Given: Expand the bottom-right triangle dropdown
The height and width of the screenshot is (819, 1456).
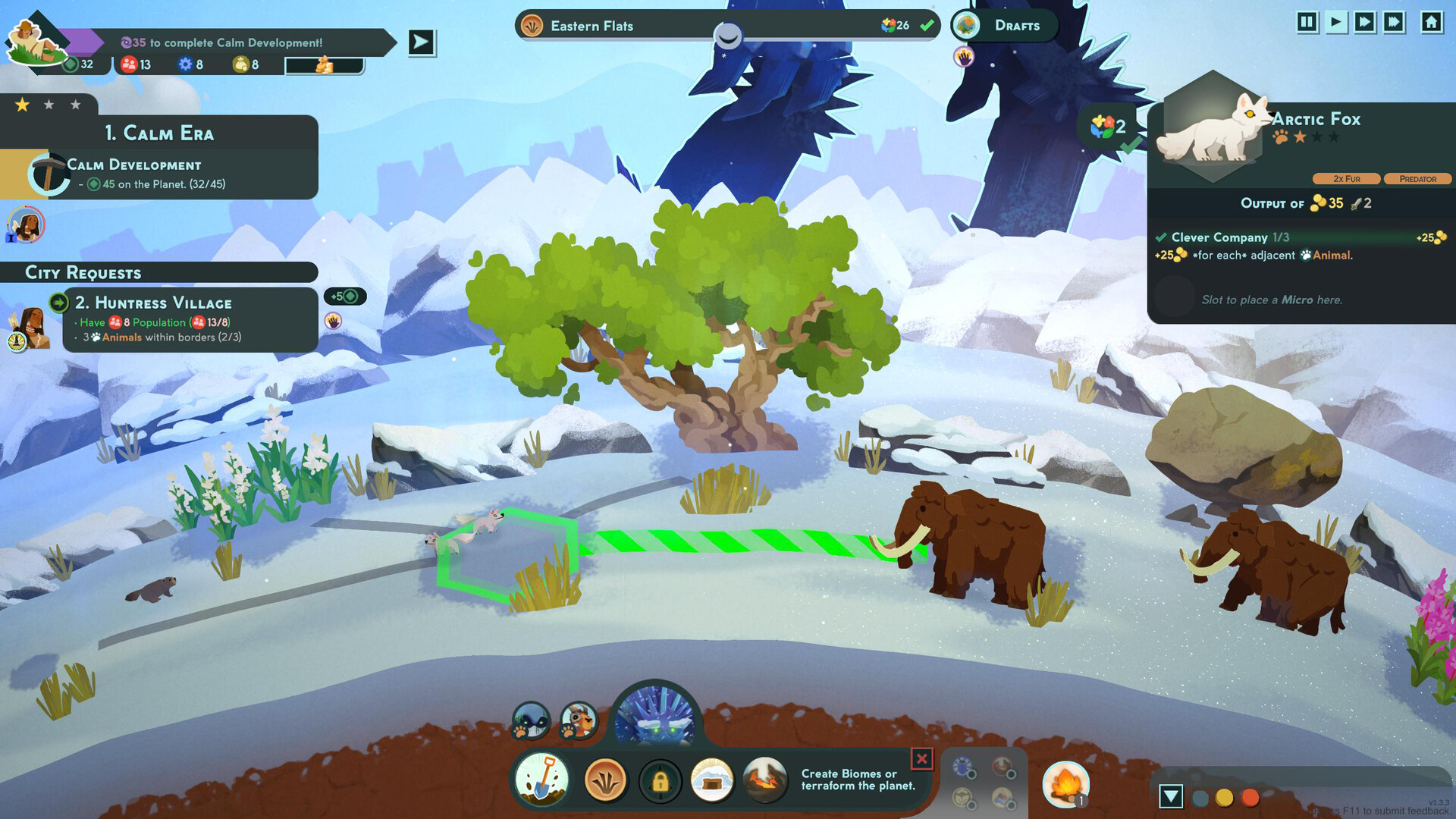Looking at the screenshot, I should (x=1172, y=795).
